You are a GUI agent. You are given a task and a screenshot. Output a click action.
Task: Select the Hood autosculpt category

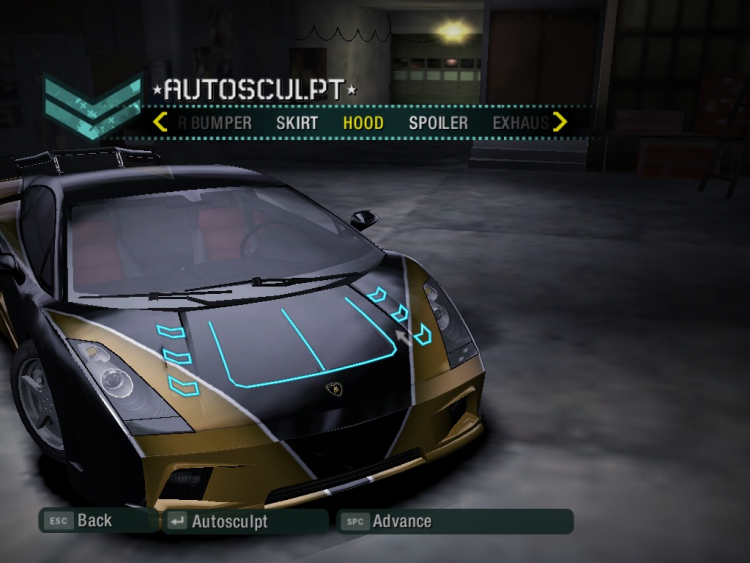pyautogui.click(x=363, y=123)
